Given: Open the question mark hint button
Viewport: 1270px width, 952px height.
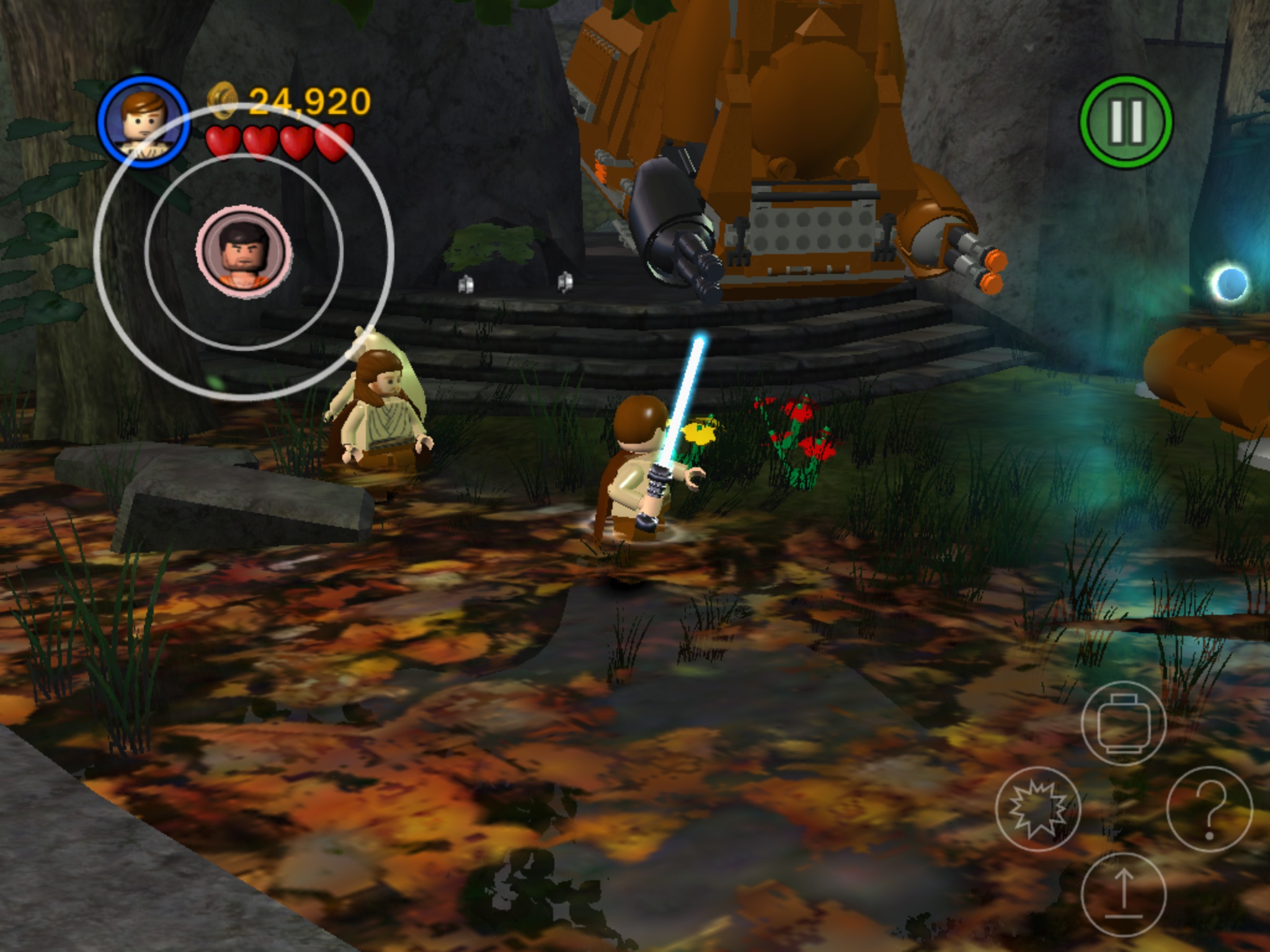Looking at the screenshot, I should tap(1209, 808).
